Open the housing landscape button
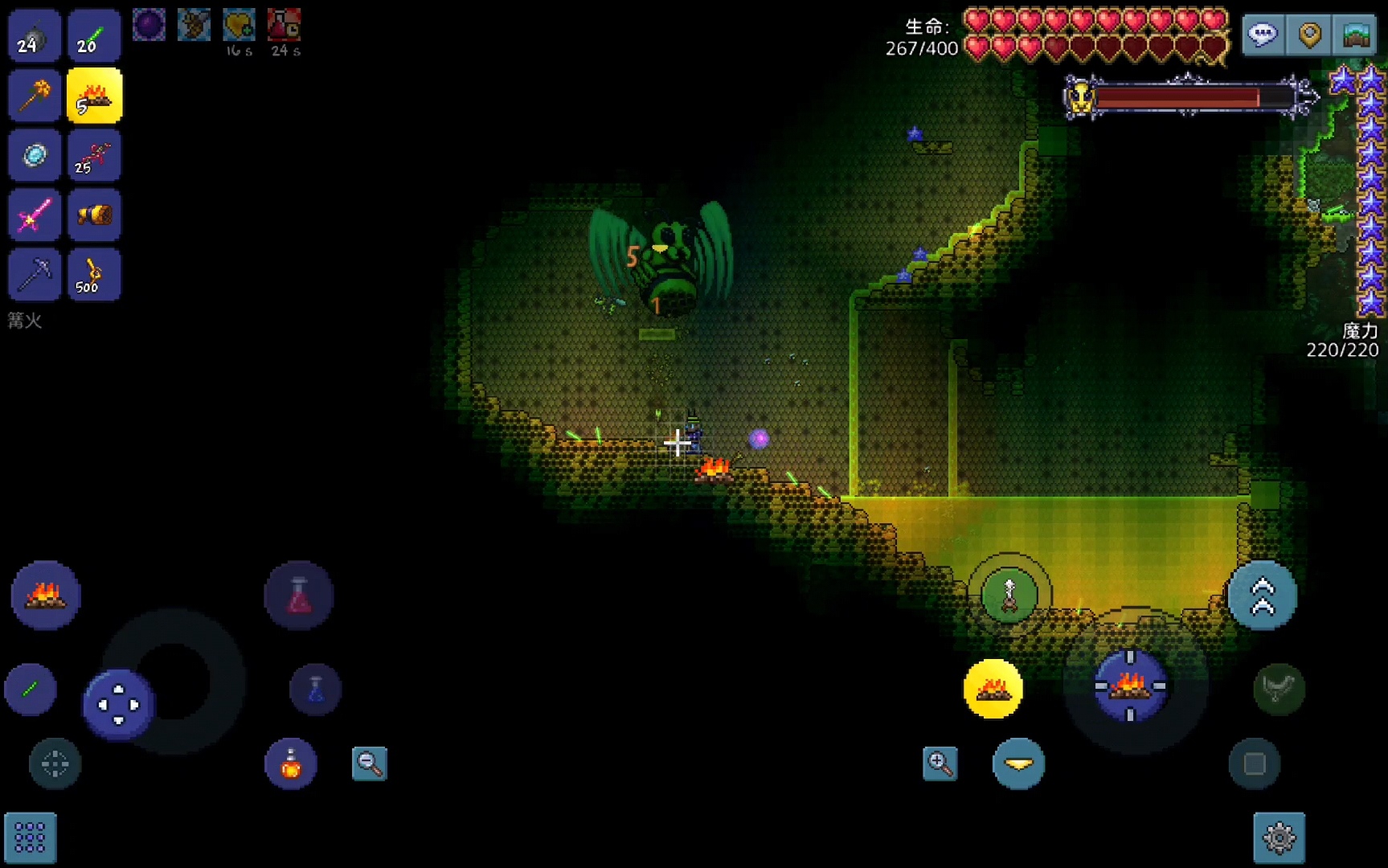Screen dimensions: 1388x868 [x=1356, y=35]
